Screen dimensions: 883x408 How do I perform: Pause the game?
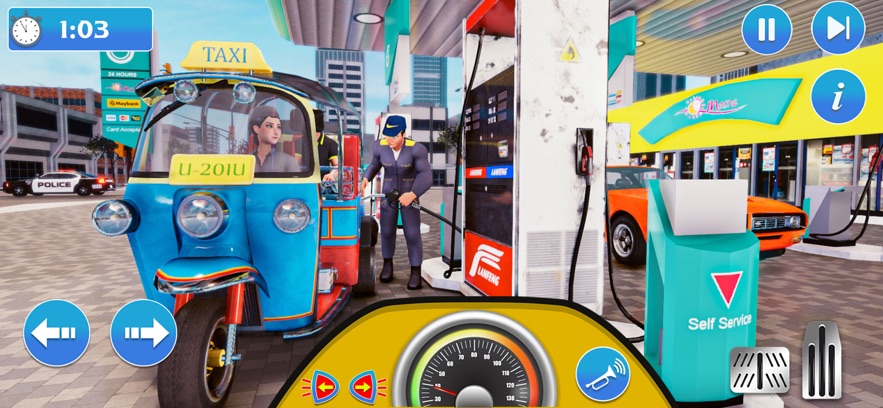coord(766,29)
